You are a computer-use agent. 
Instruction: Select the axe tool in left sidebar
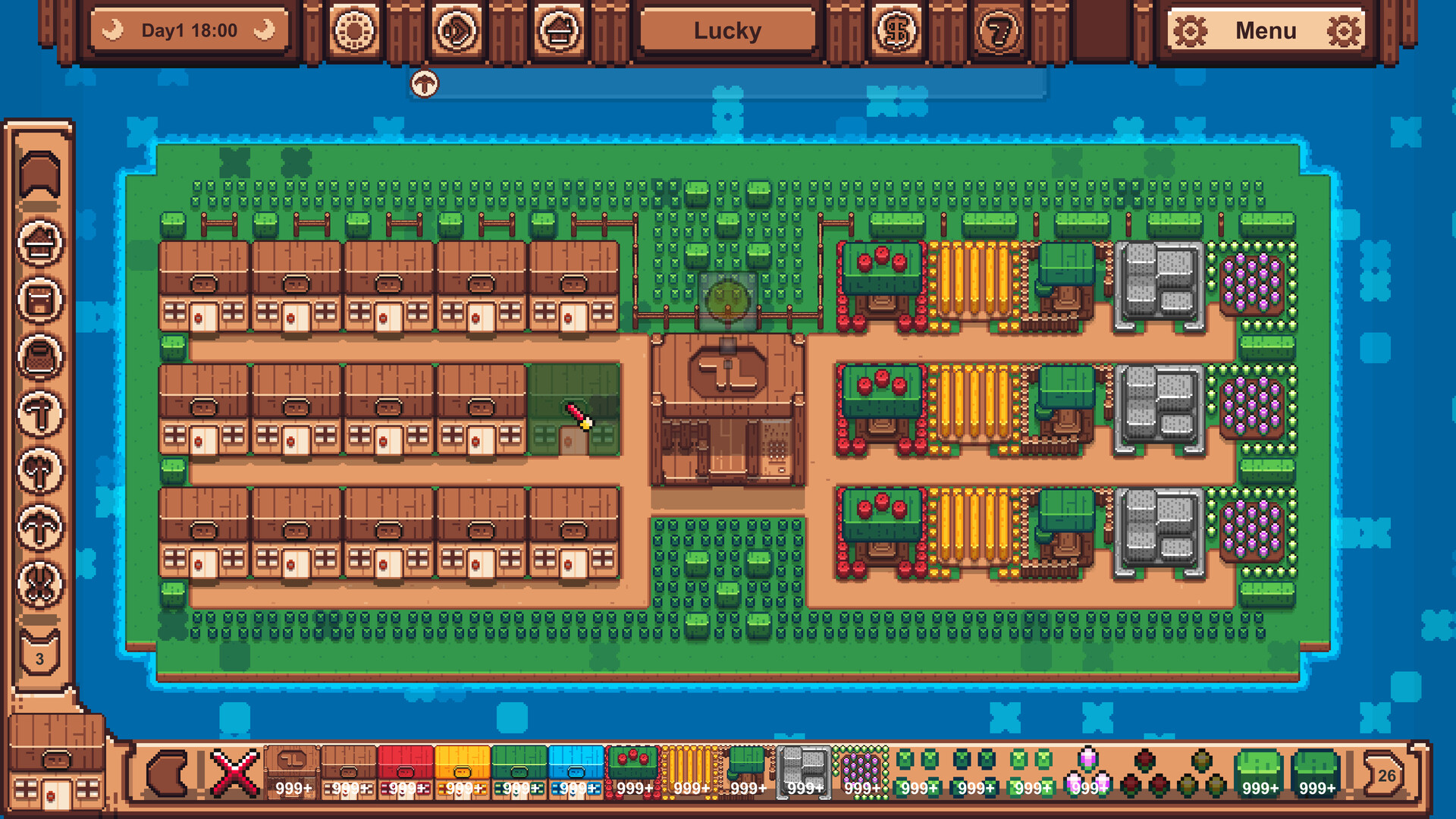pyautogui.click(x=42, y=470)
